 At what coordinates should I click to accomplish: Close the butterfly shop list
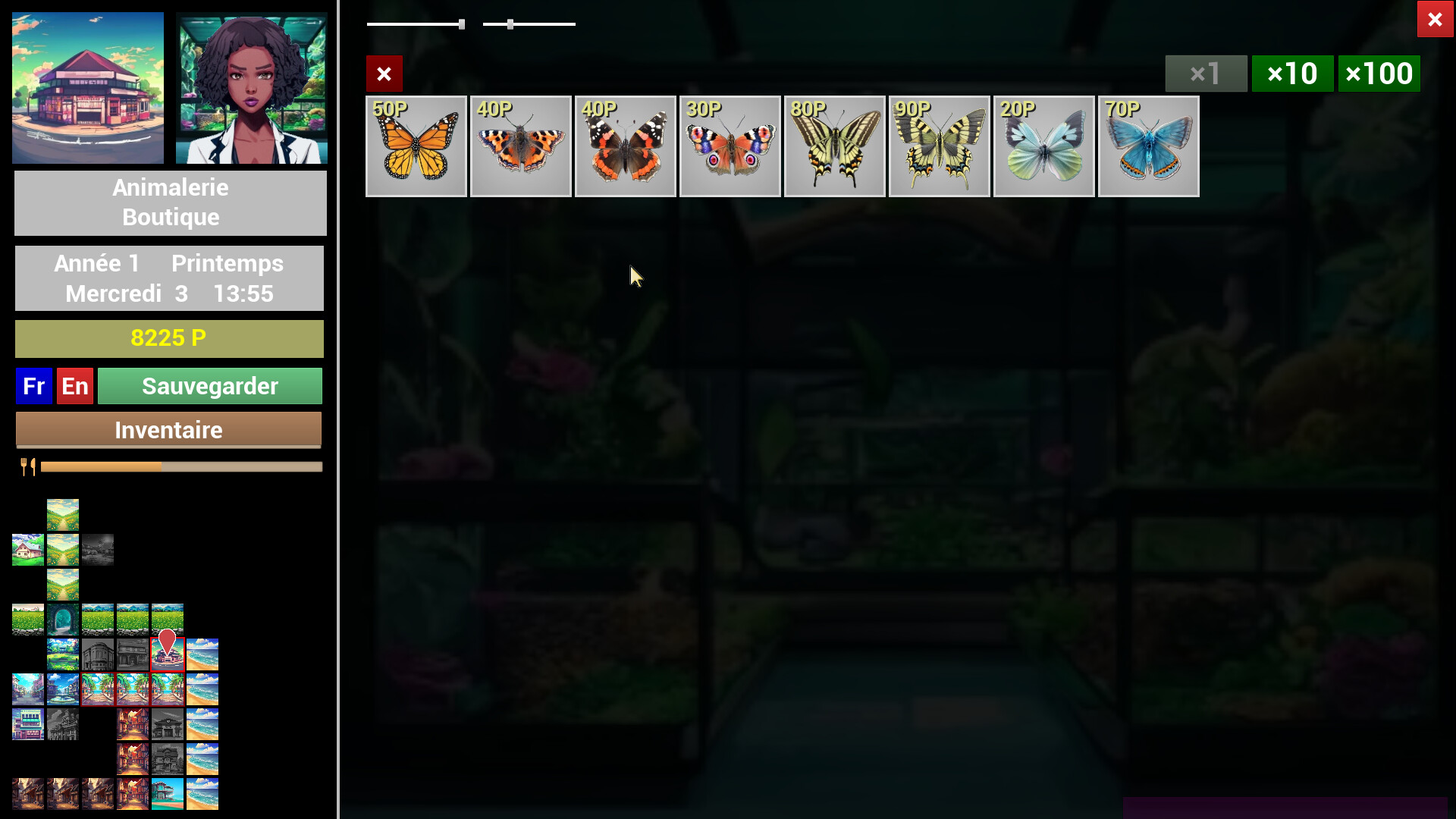tap(384, 74)
